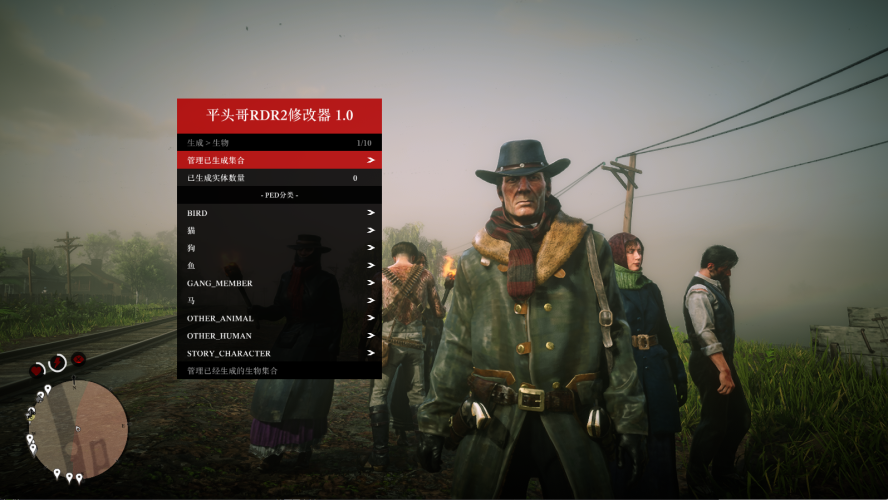Select the GANG_MEMBER category

pos(279,283)
